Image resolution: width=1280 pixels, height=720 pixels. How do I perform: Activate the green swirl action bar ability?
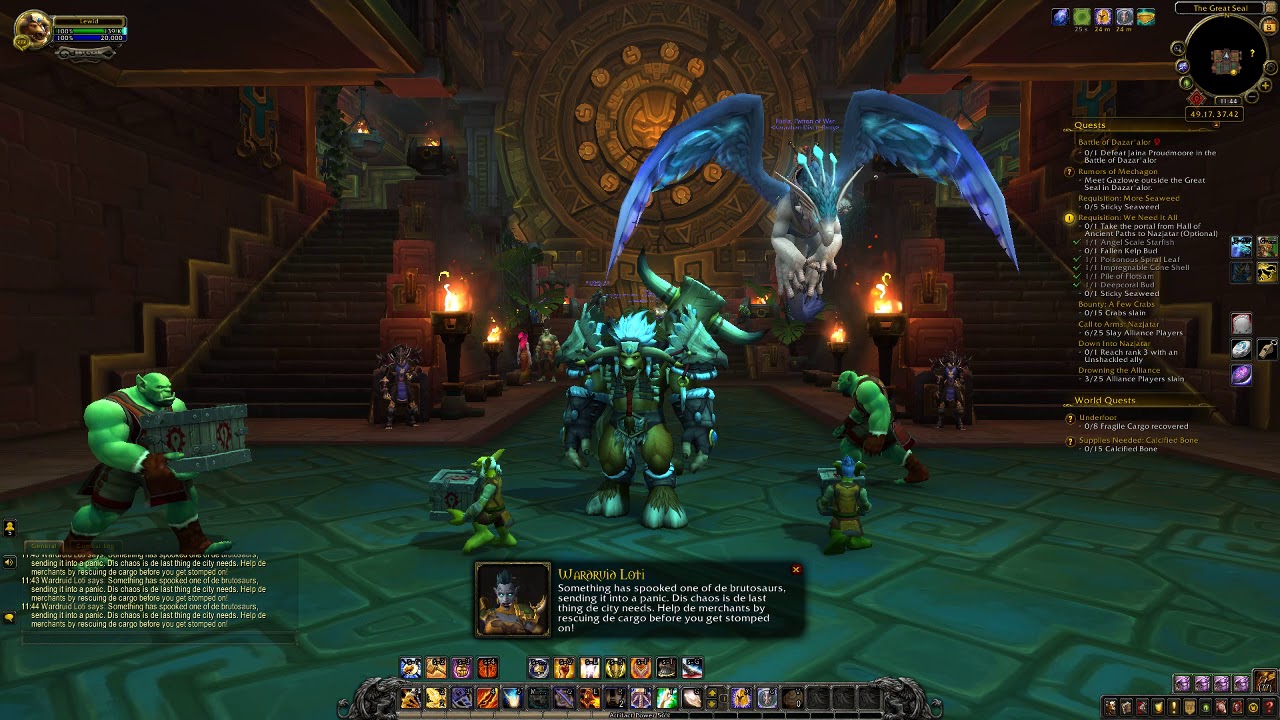tap(667, 698)
